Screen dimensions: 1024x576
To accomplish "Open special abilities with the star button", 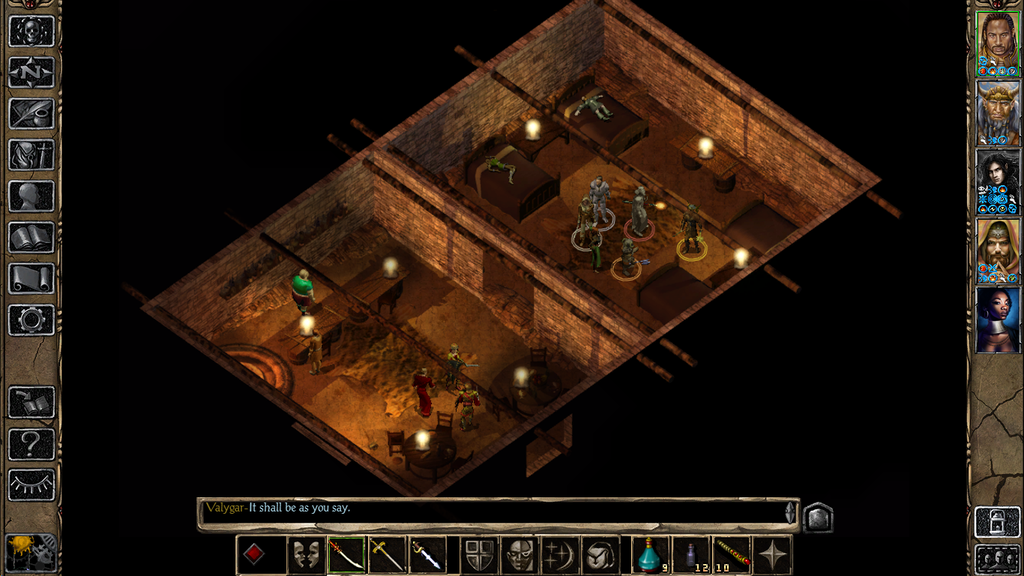I will [772, 554].
